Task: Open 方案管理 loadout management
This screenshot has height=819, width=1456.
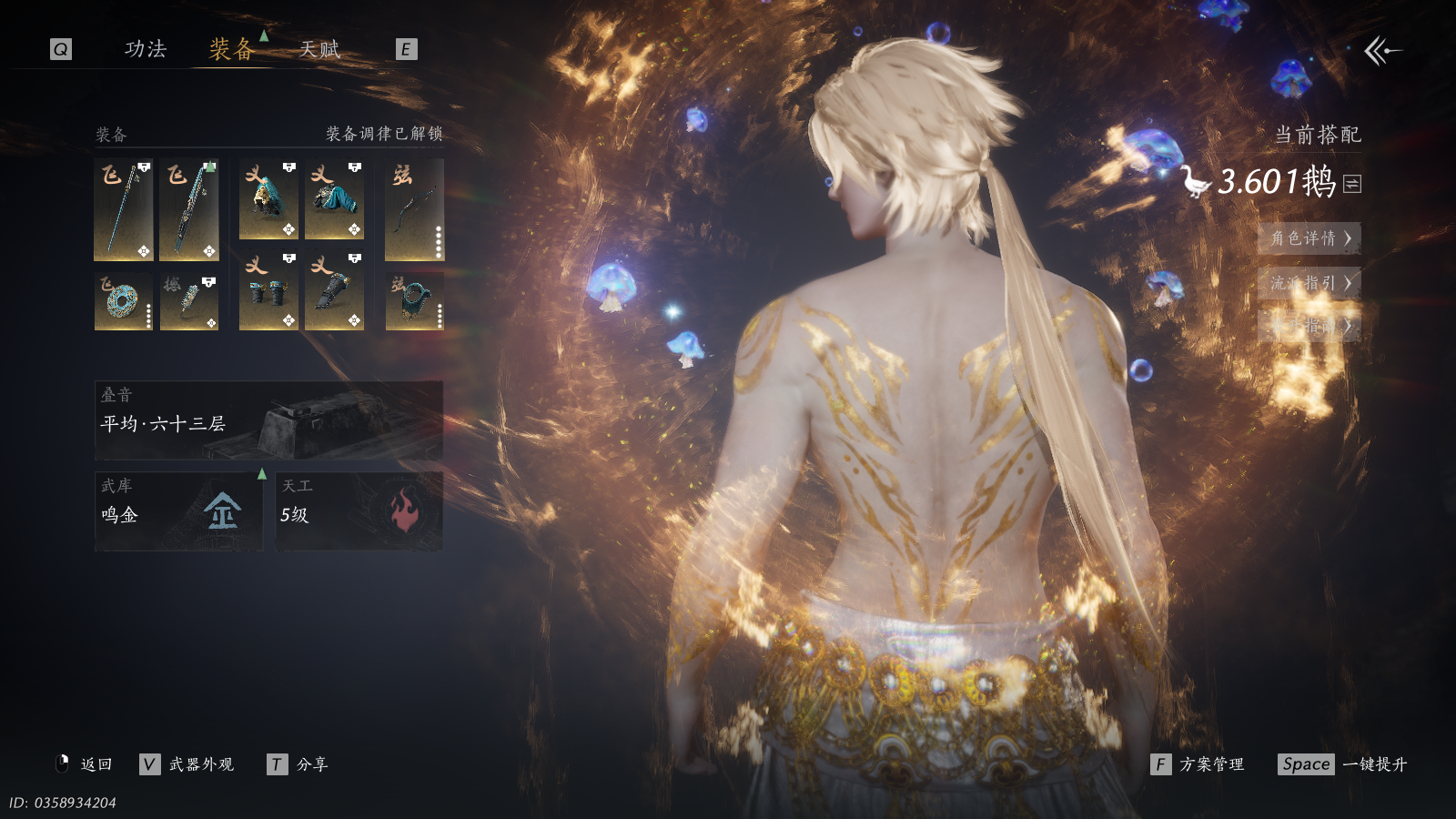Action: tap(1210, 764)
